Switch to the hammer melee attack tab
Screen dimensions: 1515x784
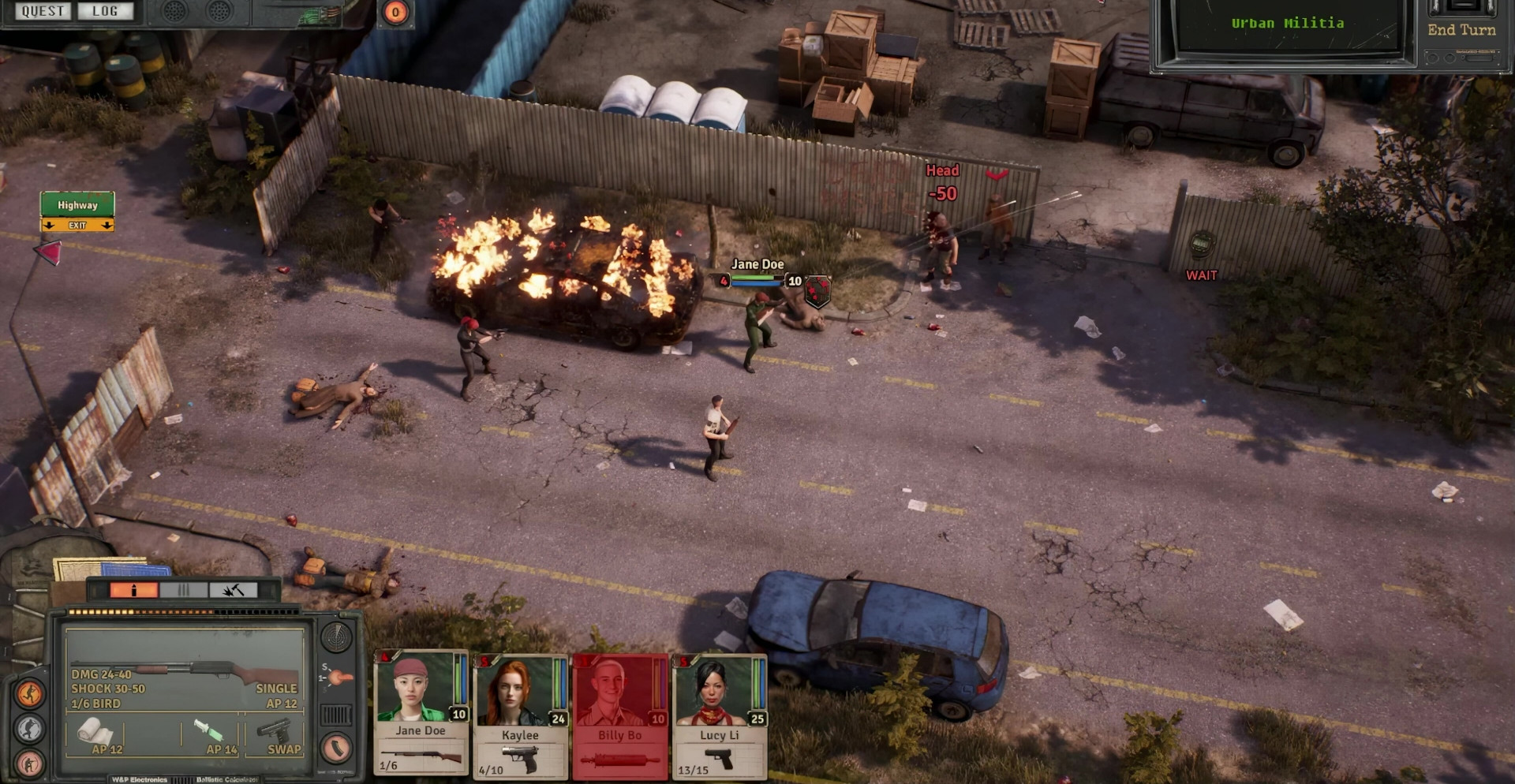(x=233, y=590)
